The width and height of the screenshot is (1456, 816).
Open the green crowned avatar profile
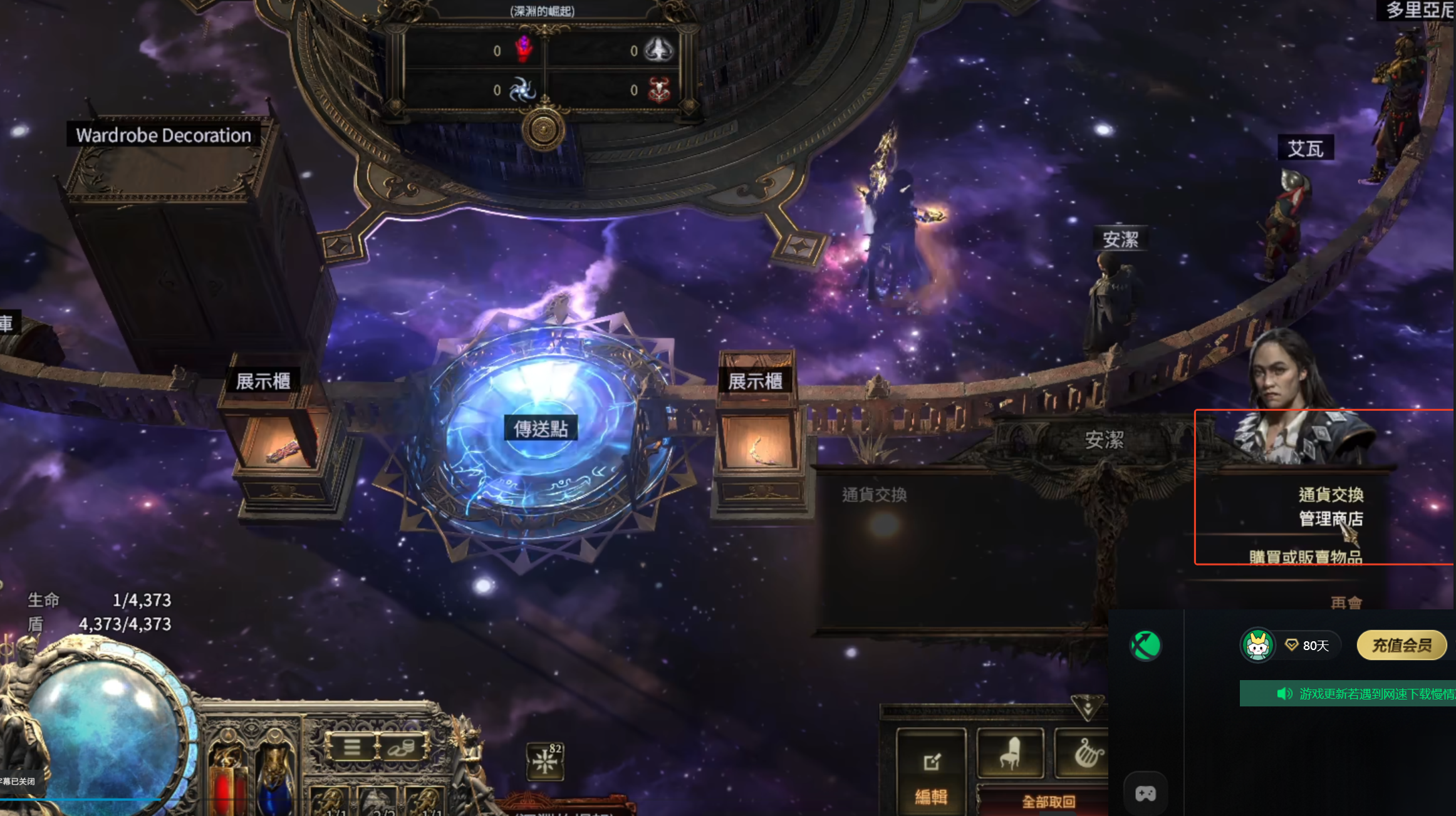[1257, 645]
